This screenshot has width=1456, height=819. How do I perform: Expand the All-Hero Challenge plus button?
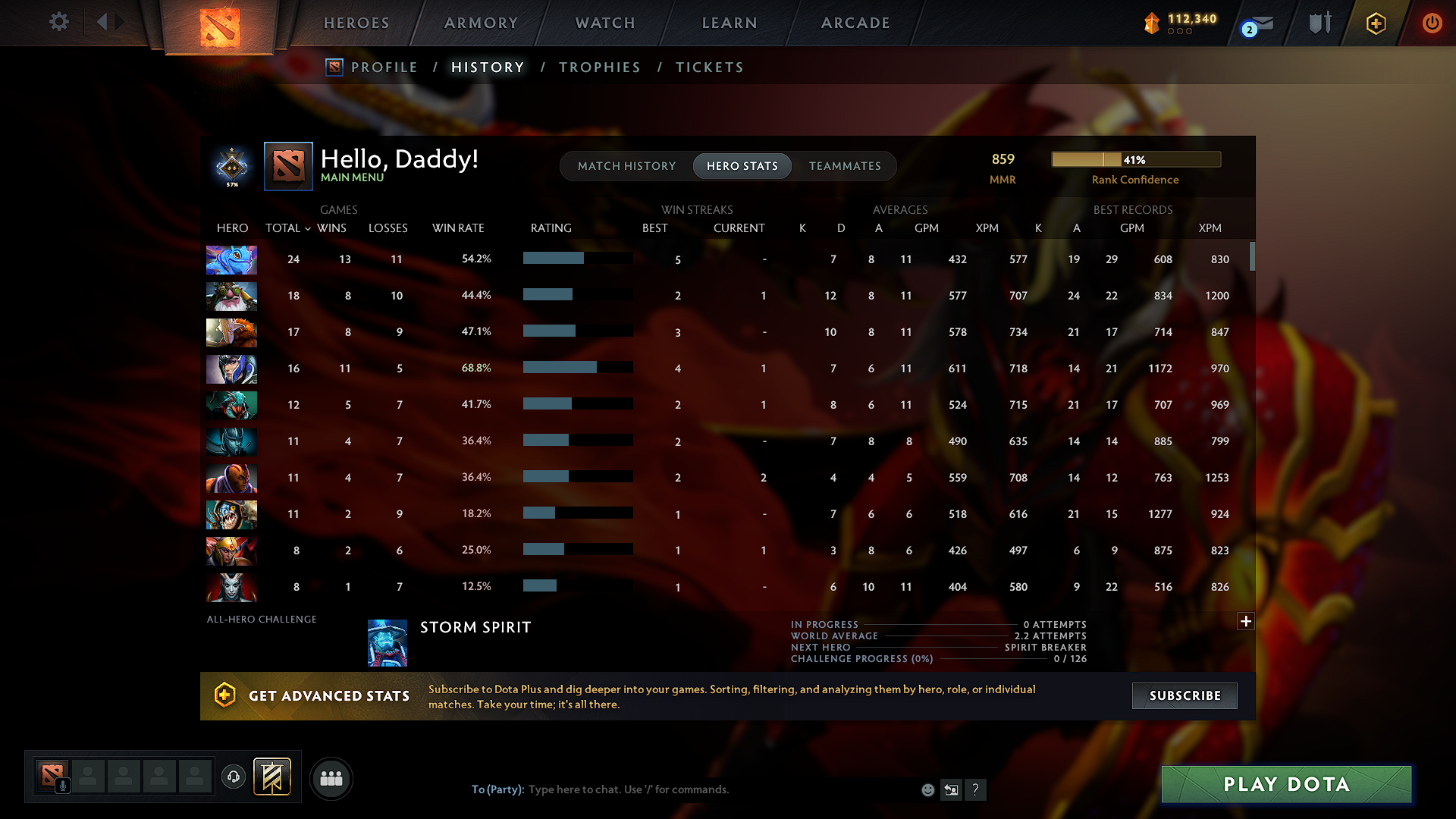click(1246, 621)
